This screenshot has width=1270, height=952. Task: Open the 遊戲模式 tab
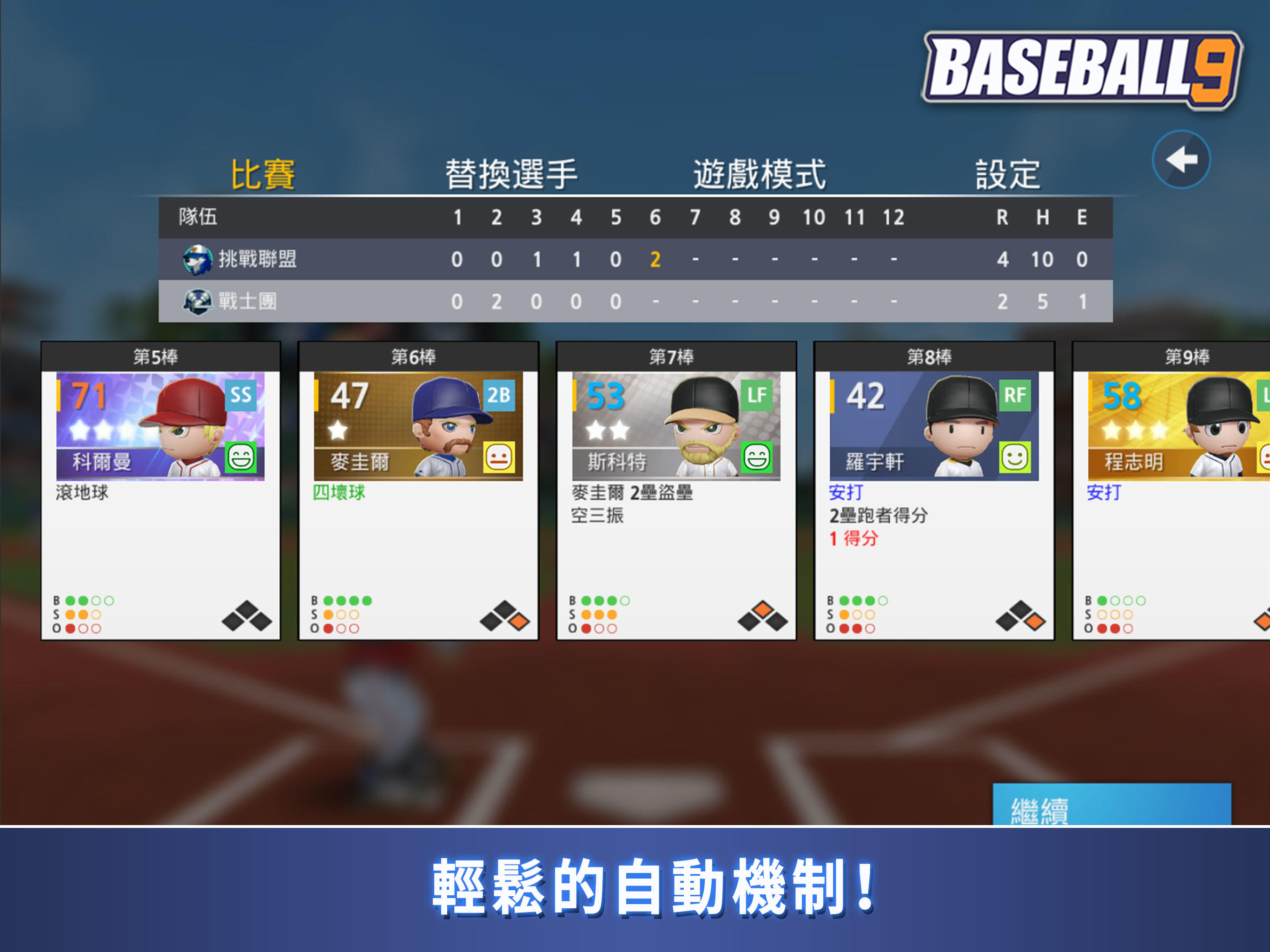click(x=759, y=173)
